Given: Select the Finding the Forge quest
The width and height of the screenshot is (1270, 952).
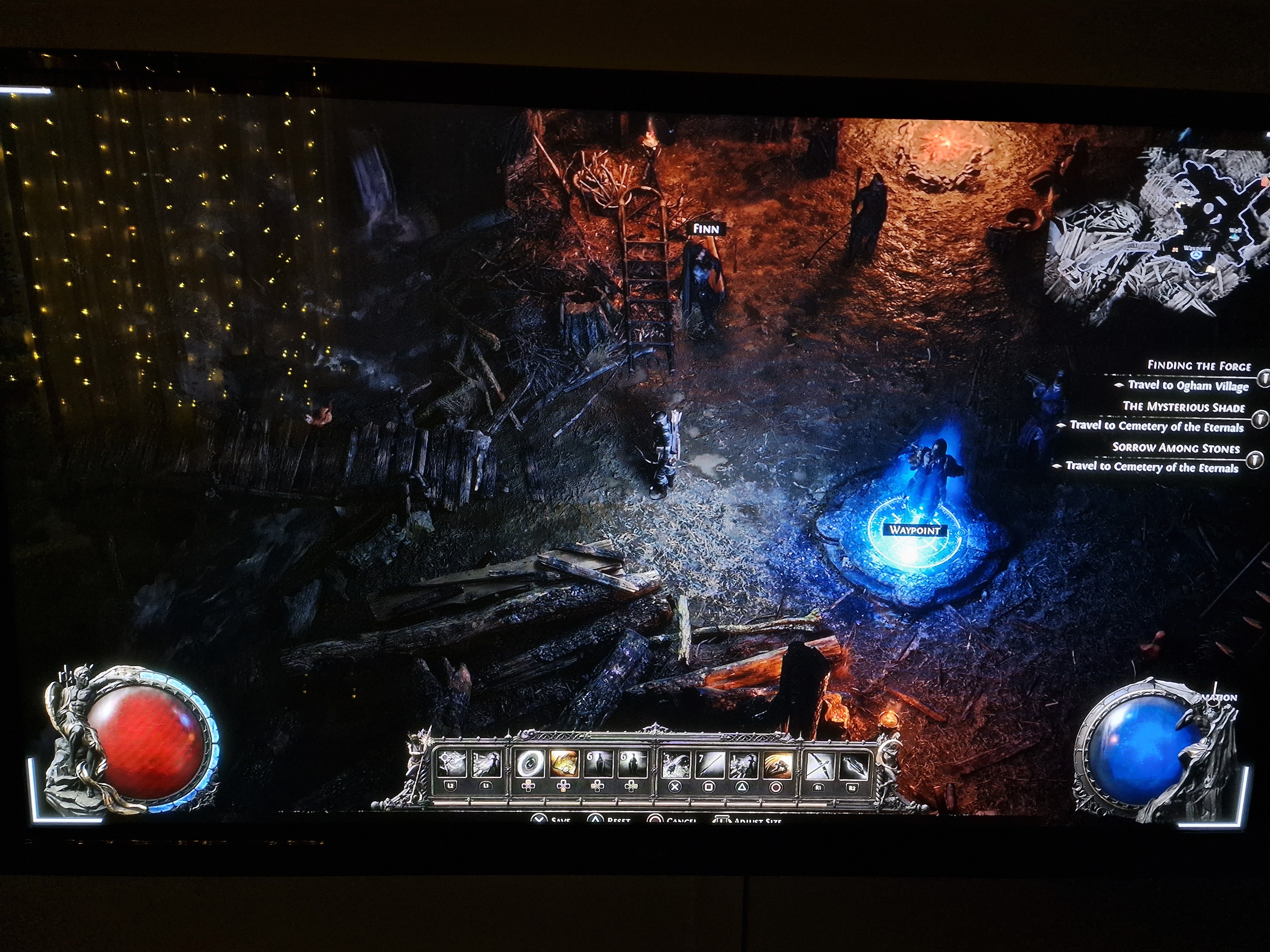Looking at the screenshot, I should point(1199,366).
